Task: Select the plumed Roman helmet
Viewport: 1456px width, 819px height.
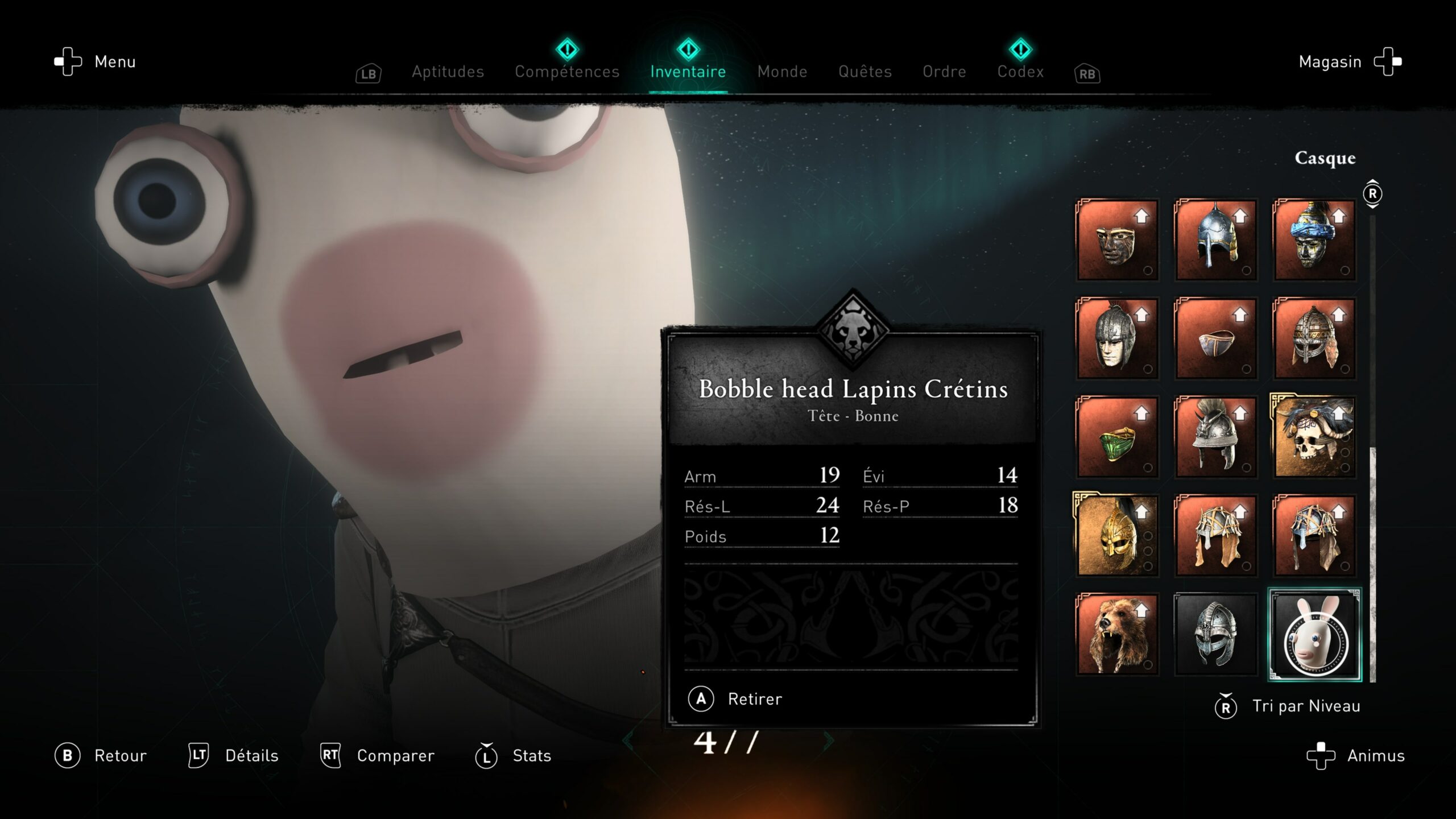Action: point(1215,436)
